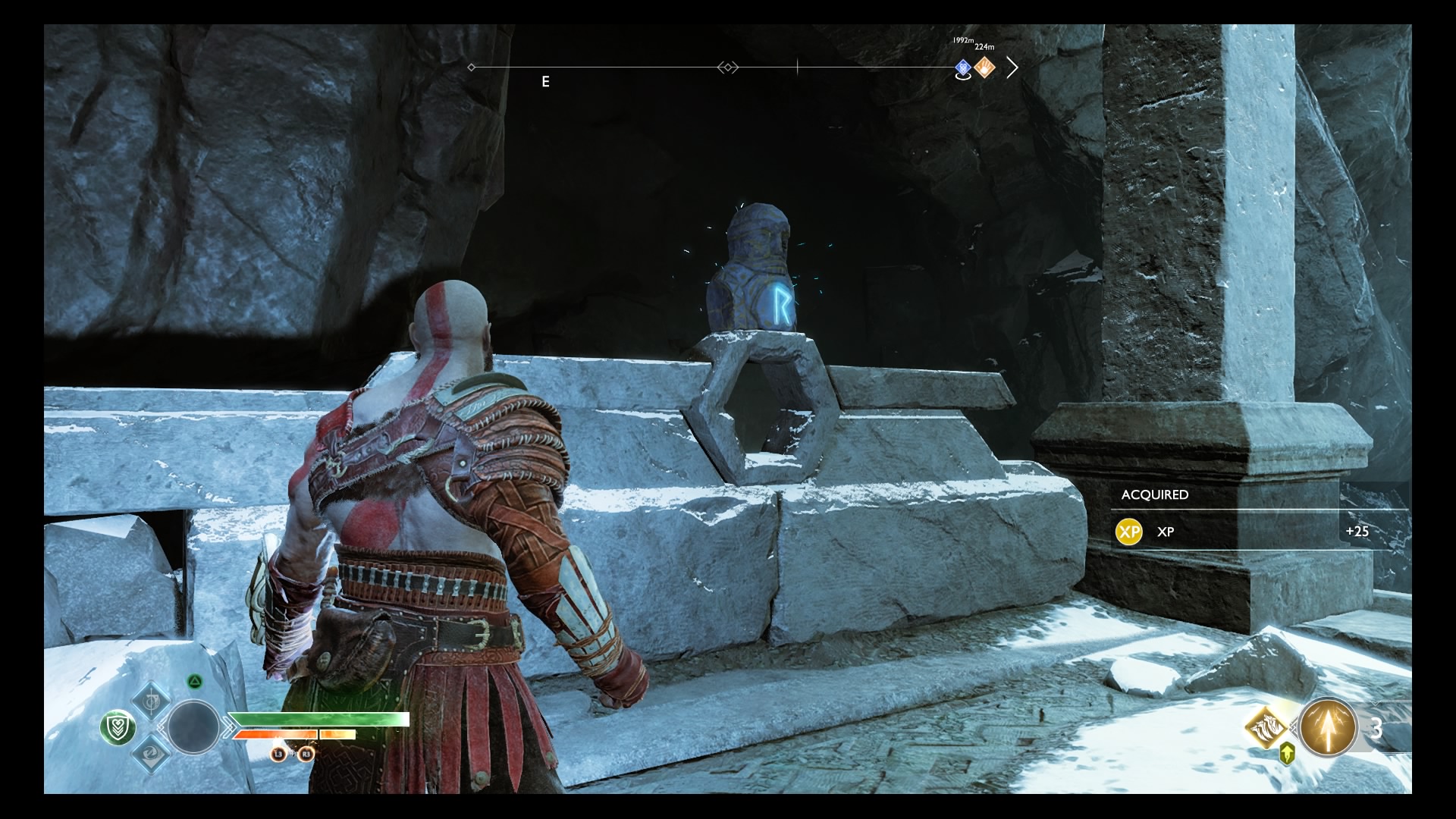Click the +25 XP reward text
This screenshot has height=819, width=1456.
pos(1358,532)
